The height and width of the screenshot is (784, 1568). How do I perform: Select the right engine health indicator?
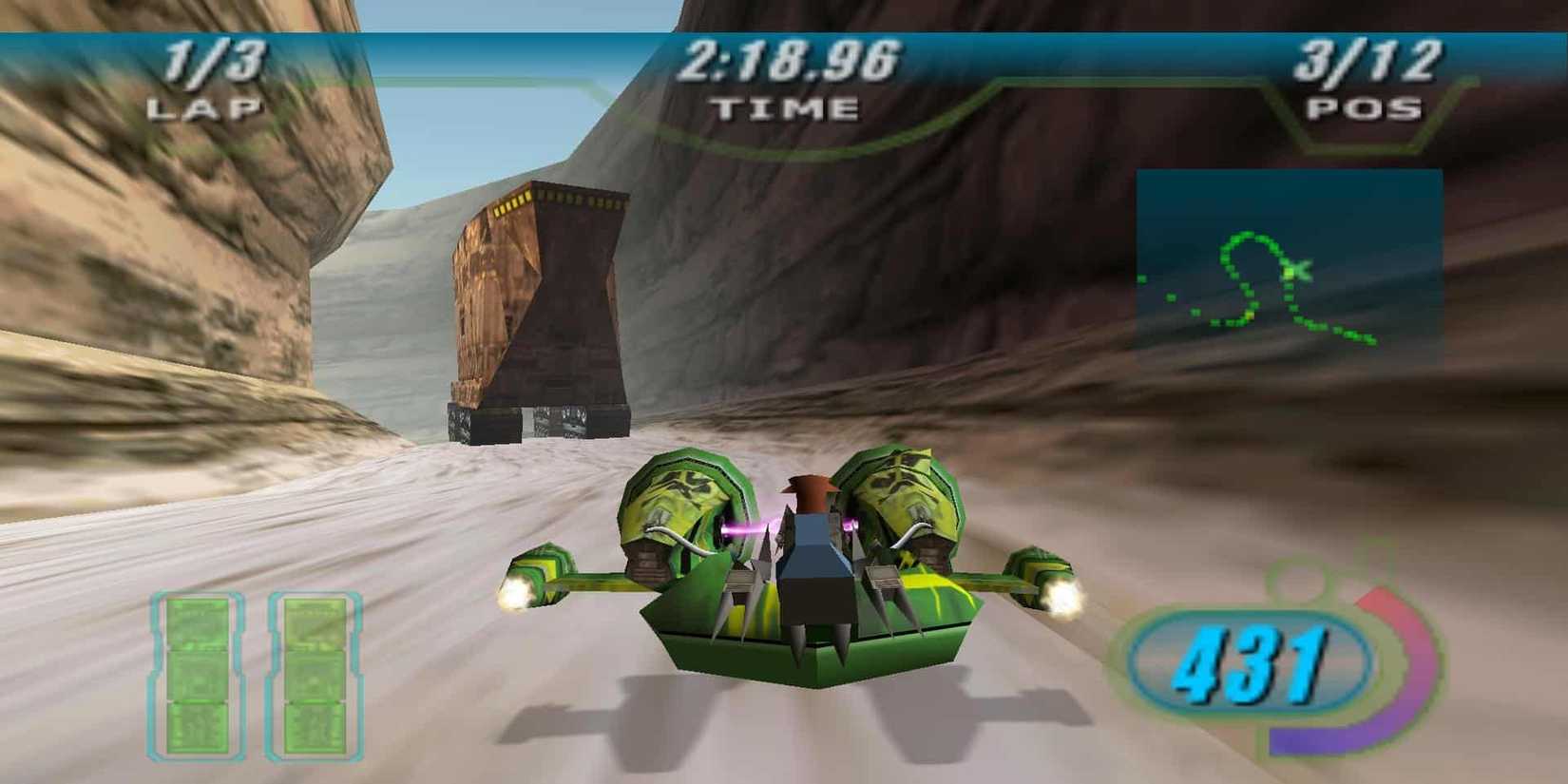314,675
